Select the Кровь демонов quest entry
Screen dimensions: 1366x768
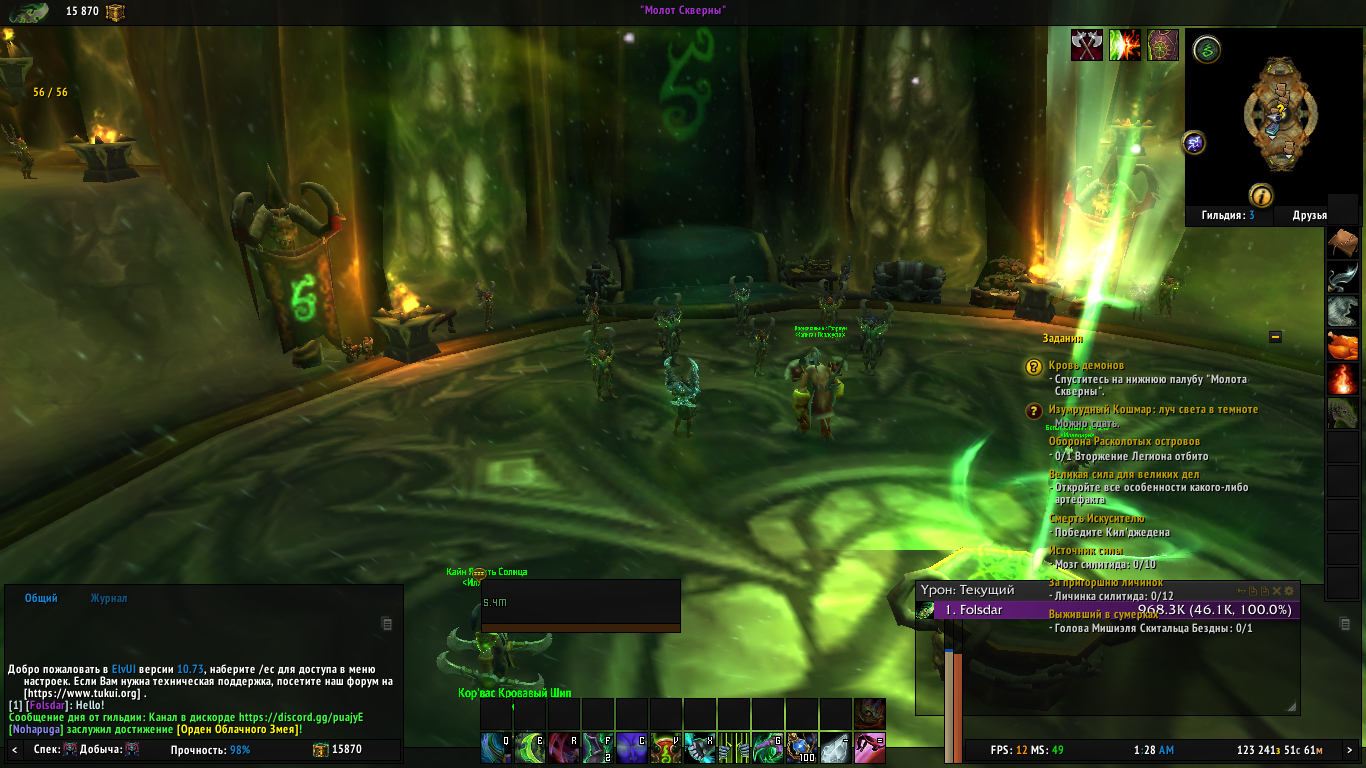click(1086, 366)
